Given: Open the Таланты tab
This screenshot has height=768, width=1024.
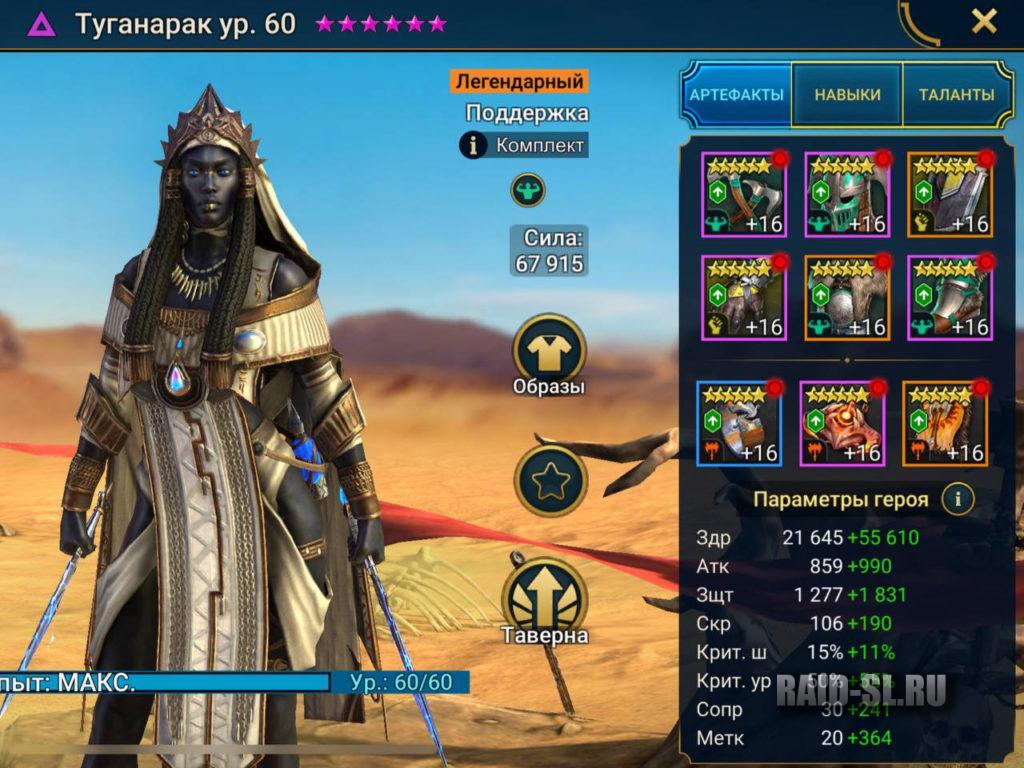Looking at the screenshot, I should [957, 95].
